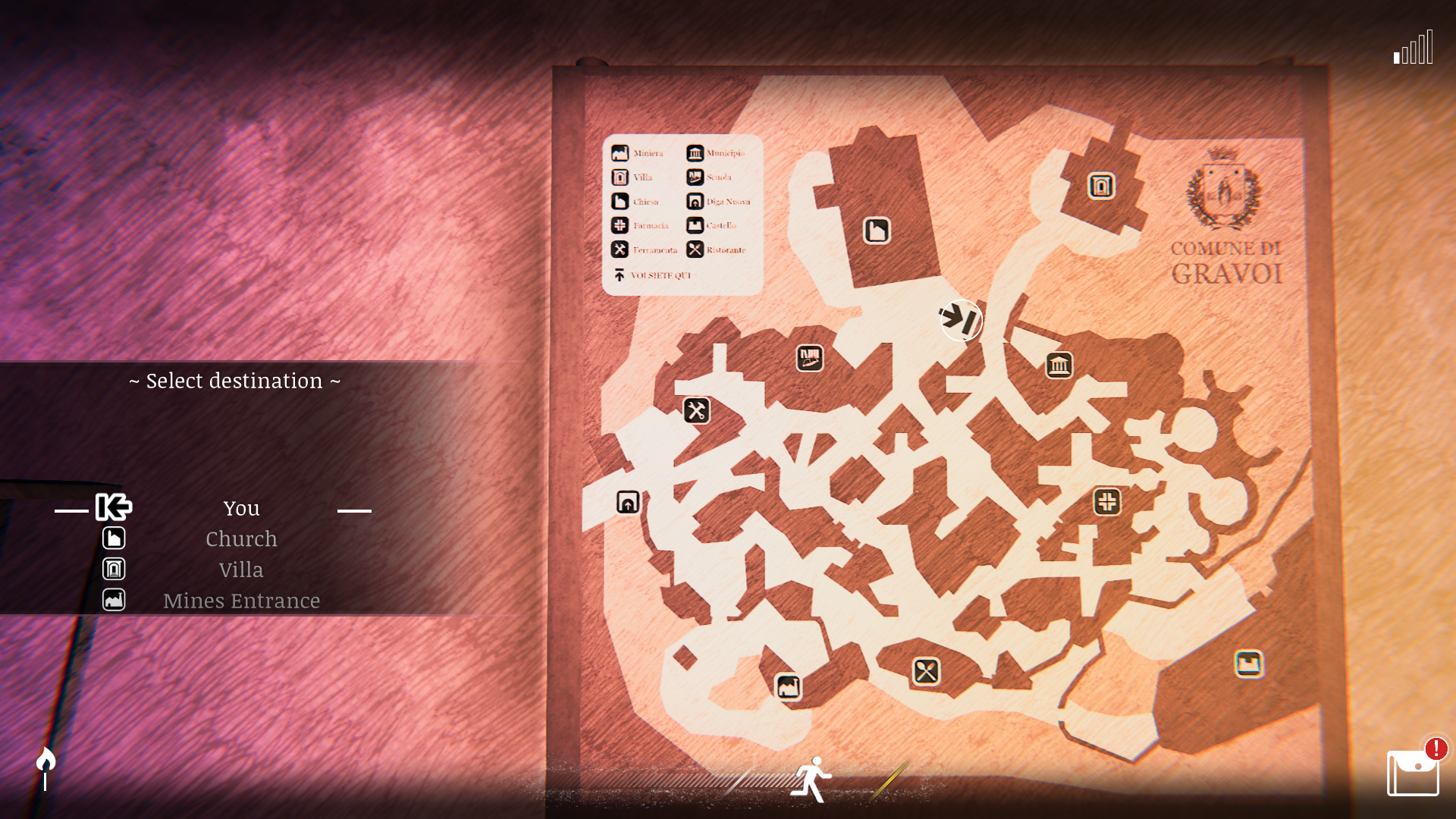Select the dam marker on the map
Screen dimensions: 1456x819
coord(628,502)
